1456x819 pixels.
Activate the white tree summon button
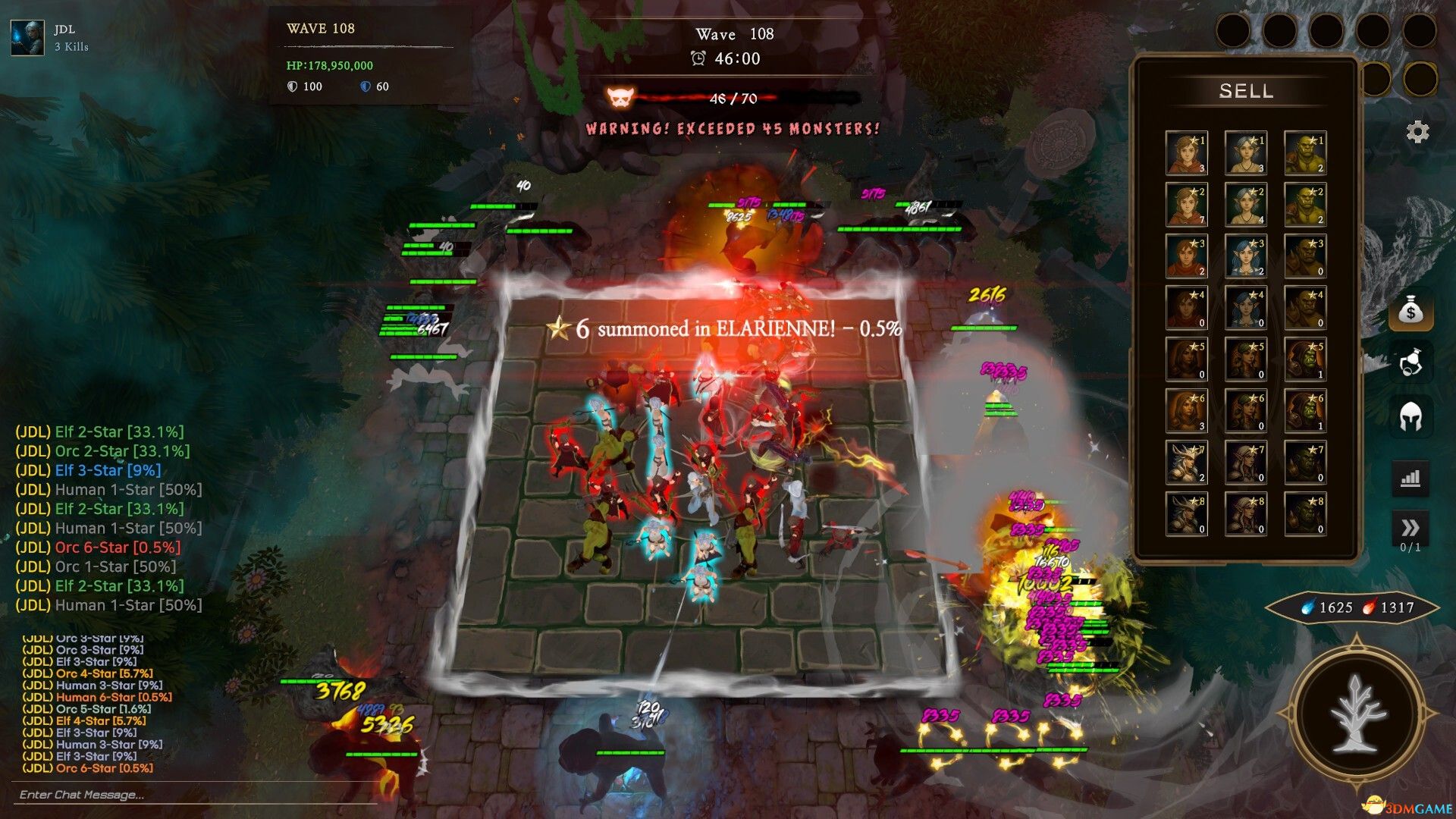pos(1357,714)
